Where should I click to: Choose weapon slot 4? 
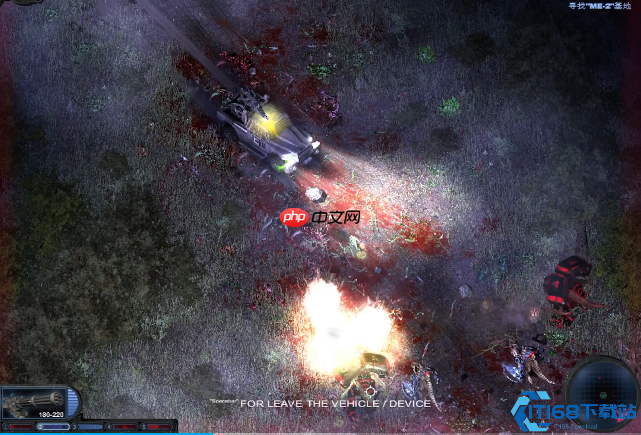tap(123, 427)
